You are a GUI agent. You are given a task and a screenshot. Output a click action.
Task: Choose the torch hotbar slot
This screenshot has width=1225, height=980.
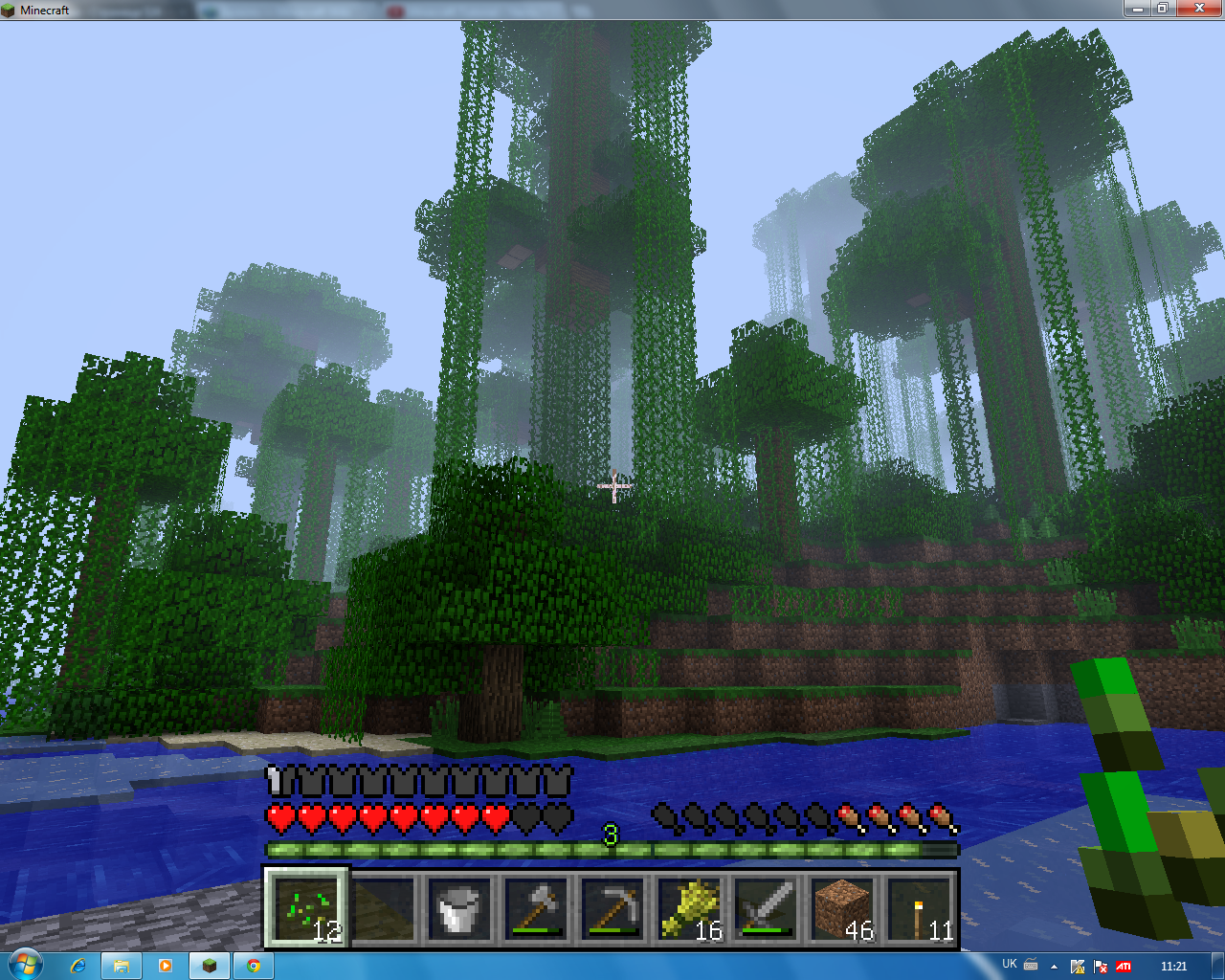918,907
